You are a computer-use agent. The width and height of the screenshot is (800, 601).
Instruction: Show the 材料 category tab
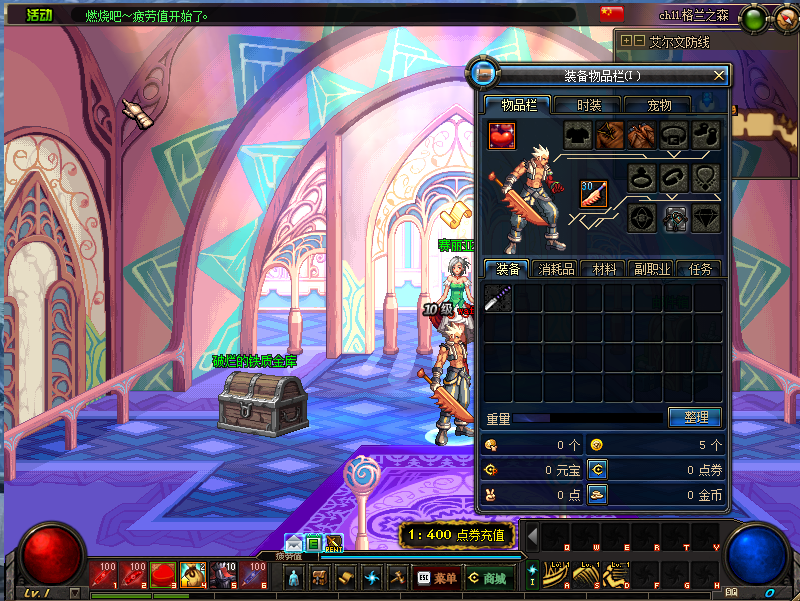(604, 269)
